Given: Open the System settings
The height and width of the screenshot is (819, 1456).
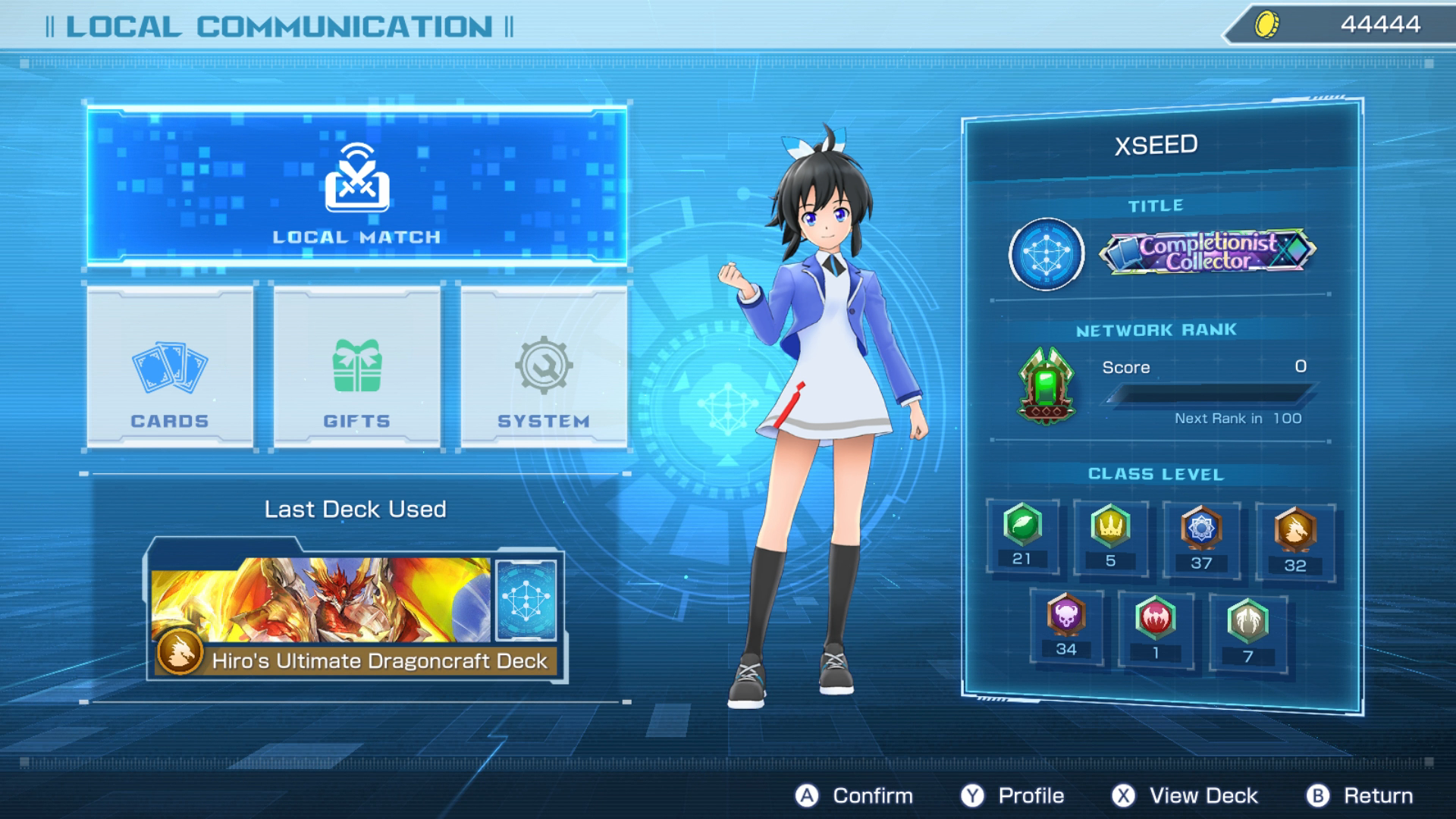Looking at the screenshot, I should (x=544, y=368).
